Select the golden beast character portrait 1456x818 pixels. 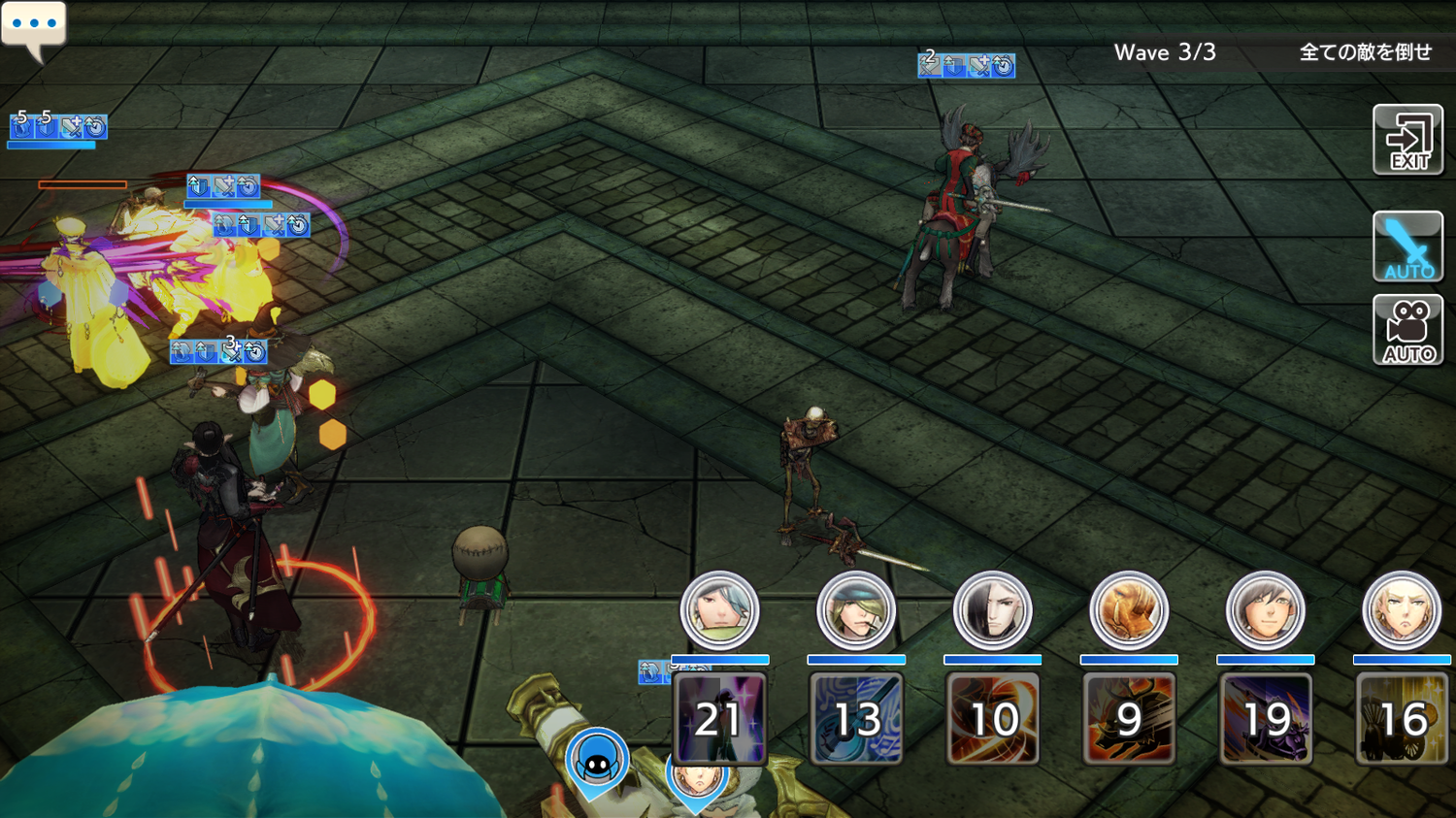[x=1129, y=611]
